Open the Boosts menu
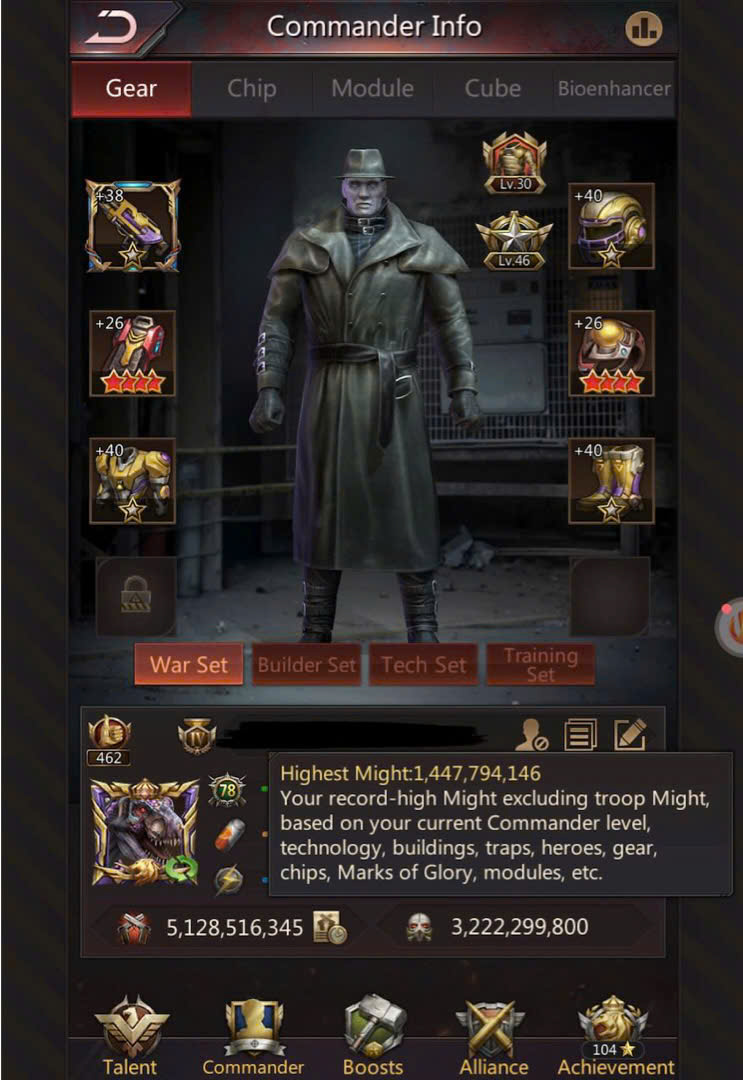 [373, 1035]
